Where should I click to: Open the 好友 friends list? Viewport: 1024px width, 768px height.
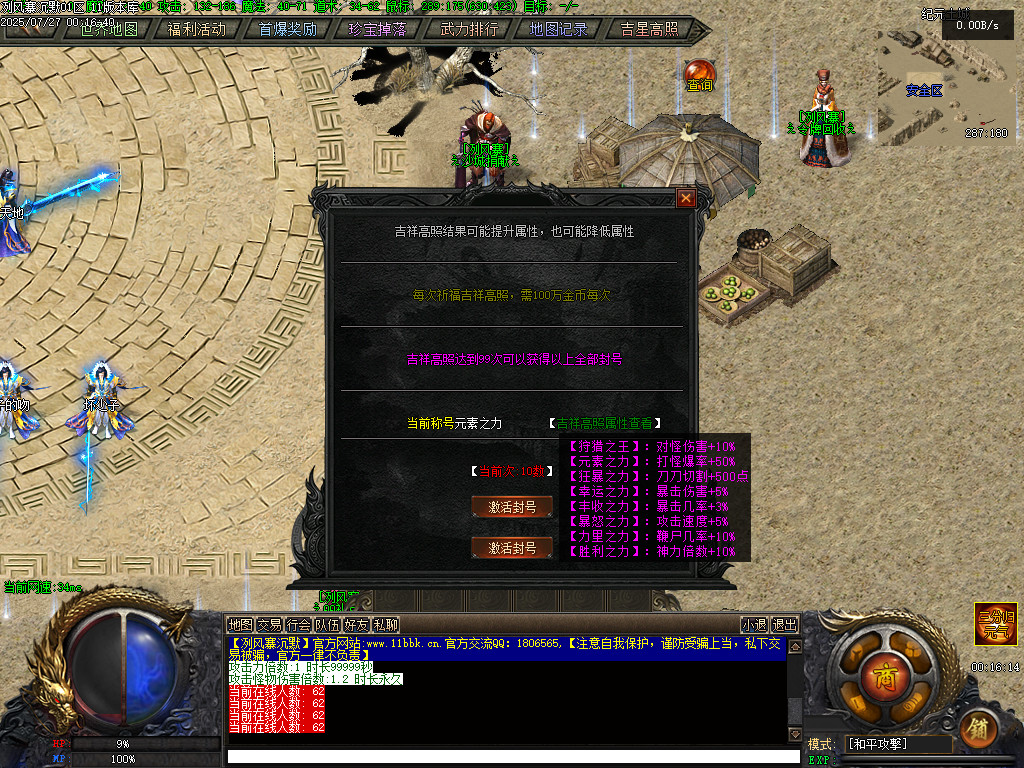pos(356,625)
